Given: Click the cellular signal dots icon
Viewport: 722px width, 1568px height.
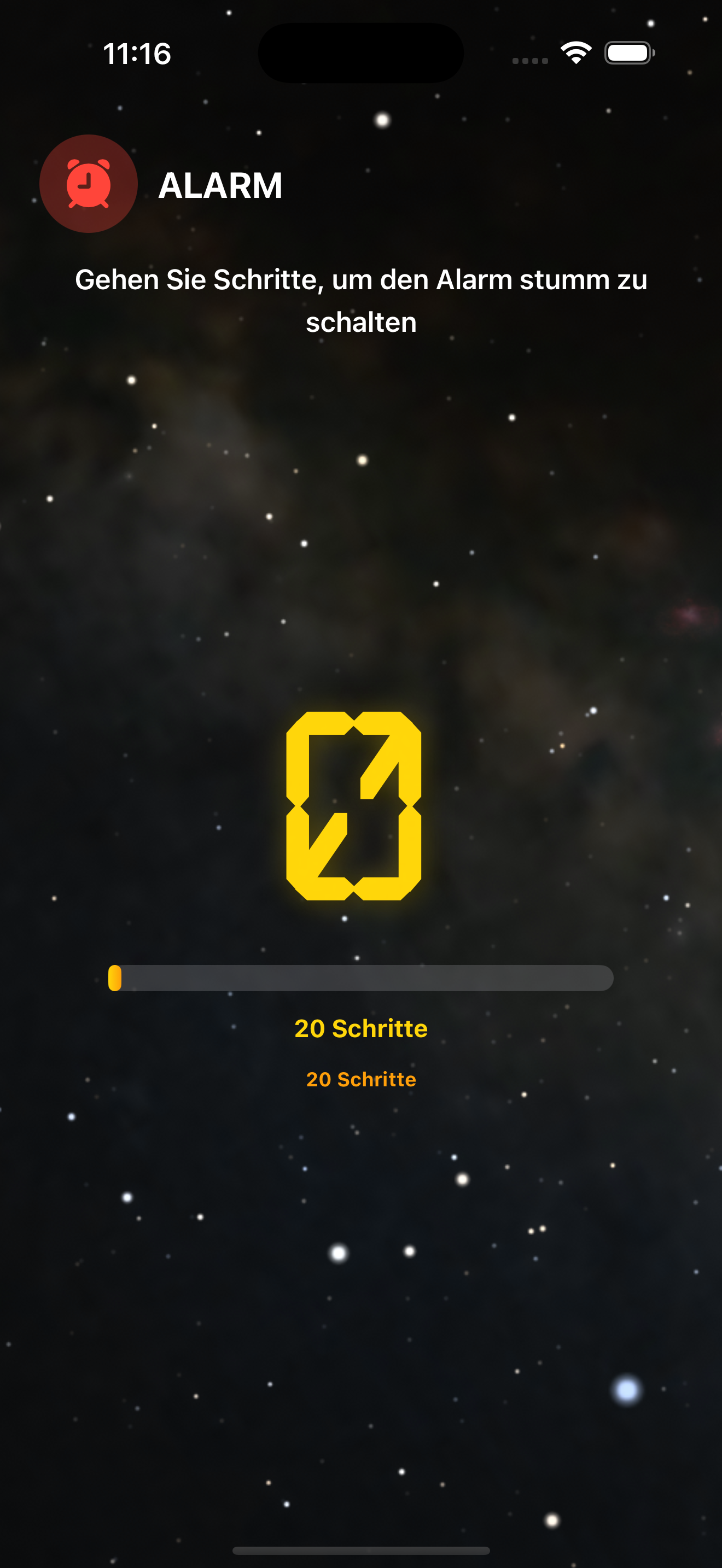Looking at the screenshot, I should (531, 59).
